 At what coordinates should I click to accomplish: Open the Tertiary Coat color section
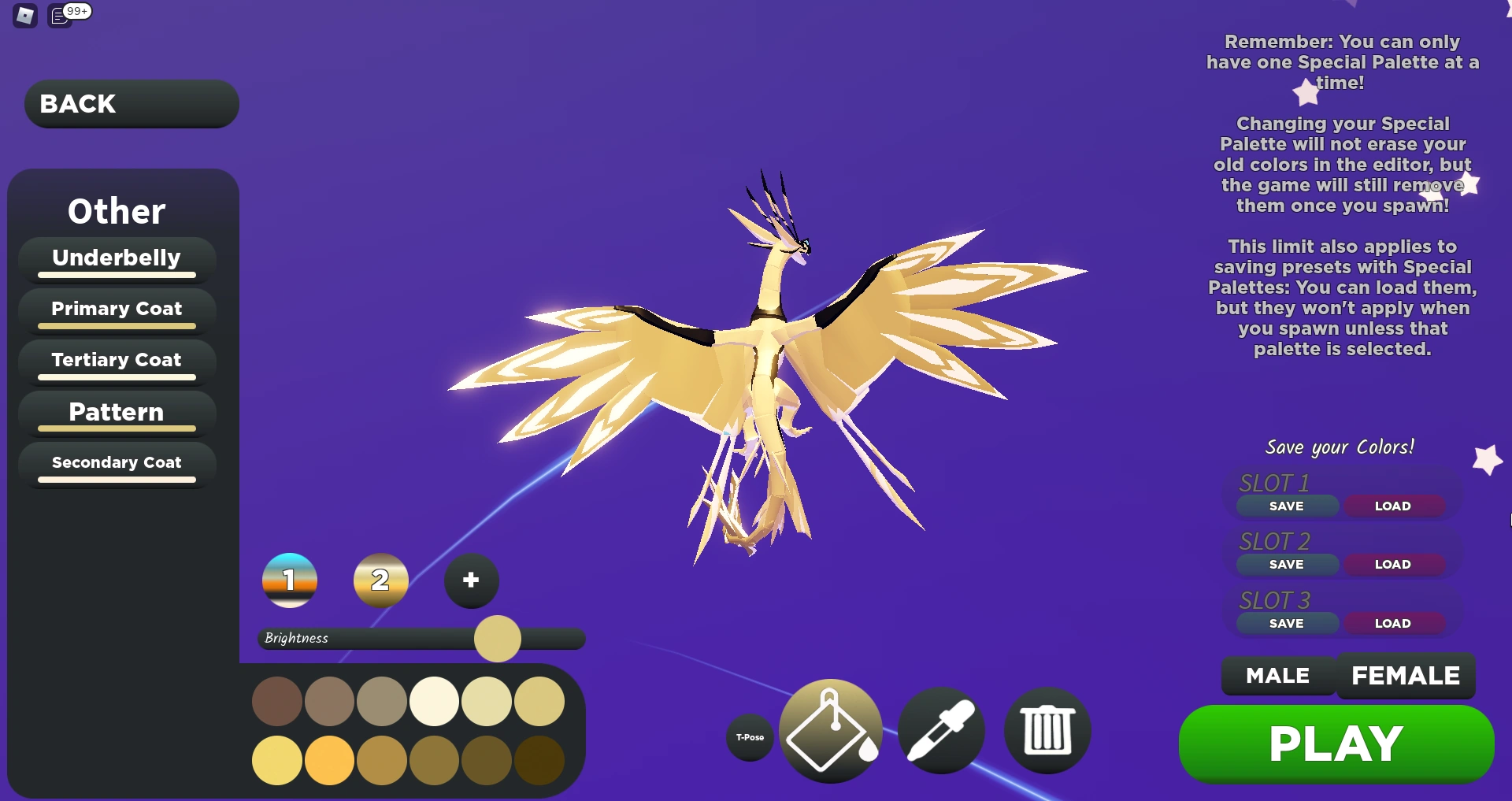(x=116, y=360)
